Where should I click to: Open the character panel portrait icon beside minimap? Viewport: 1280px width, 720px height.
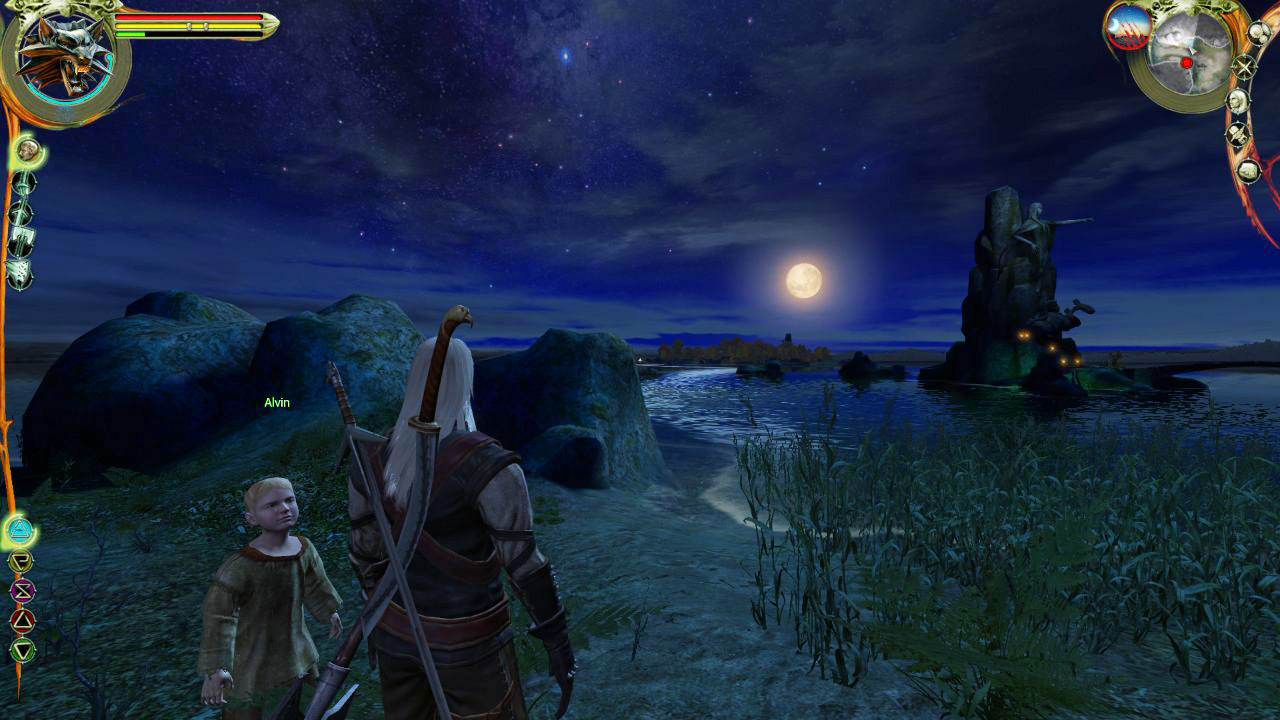[1239, 99]
